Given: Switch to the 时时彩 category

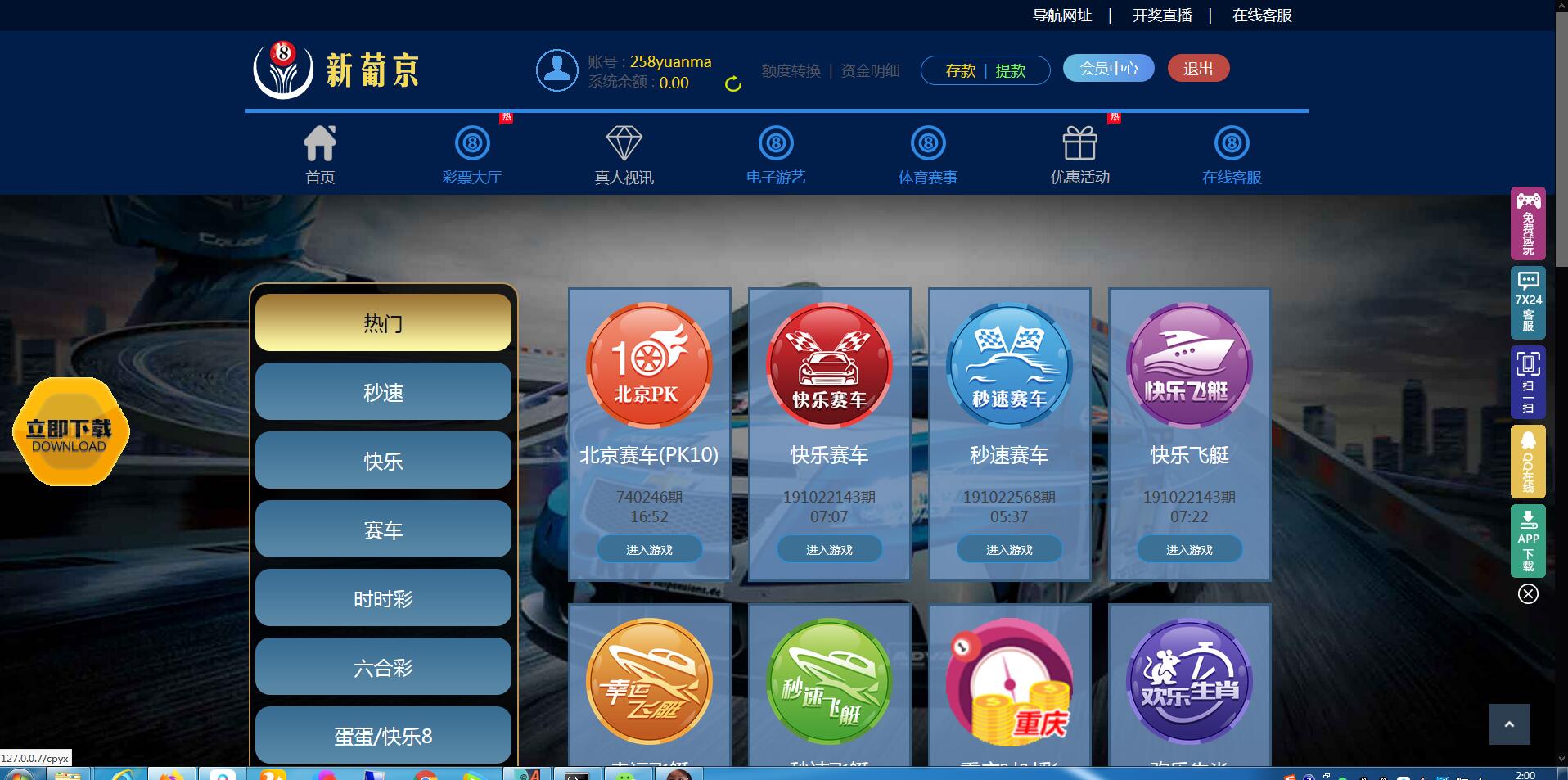Looking at the screenshot, I should tap(383, 598).
